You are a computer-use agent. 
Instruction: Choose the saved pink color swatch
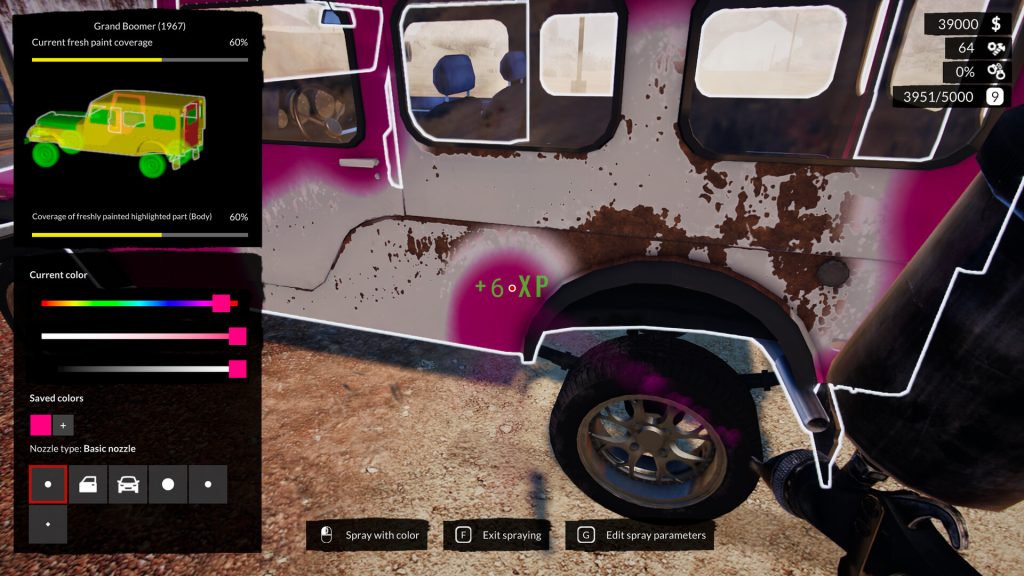[40, 425]
